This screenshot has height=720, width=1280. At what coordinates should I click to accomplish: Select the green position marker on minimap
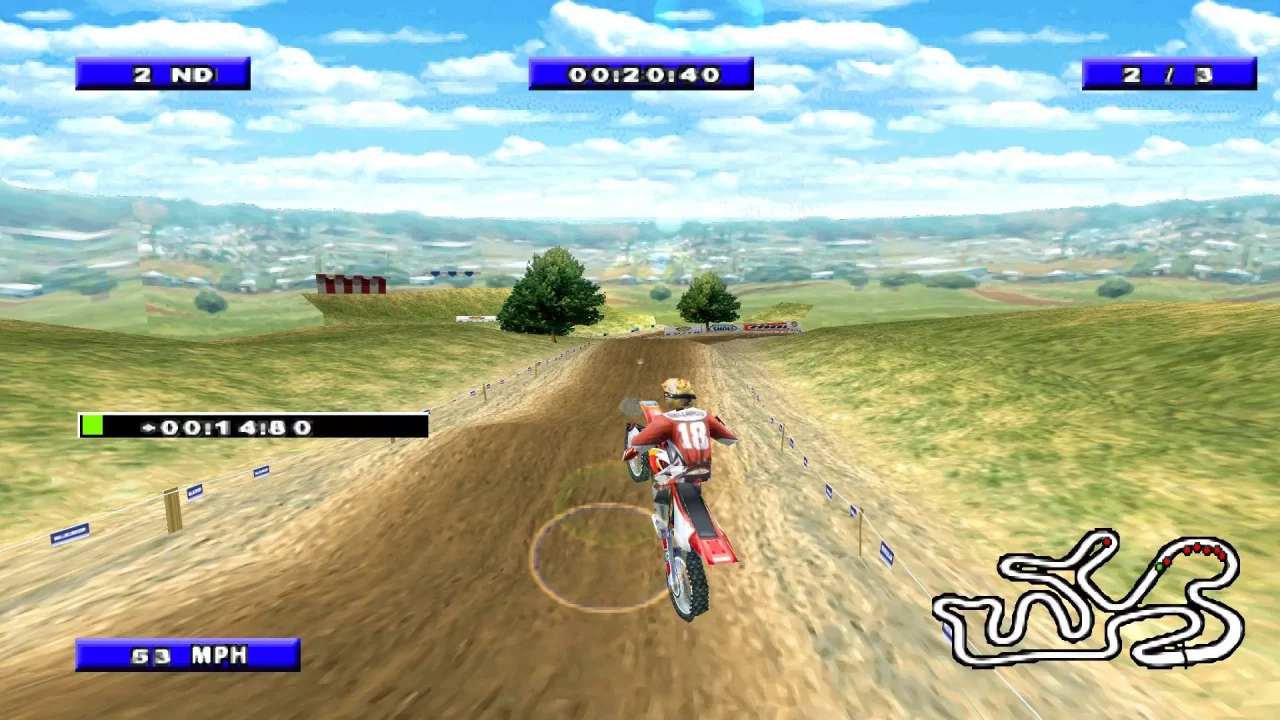pyautogui.click(x=1159, y=567)
